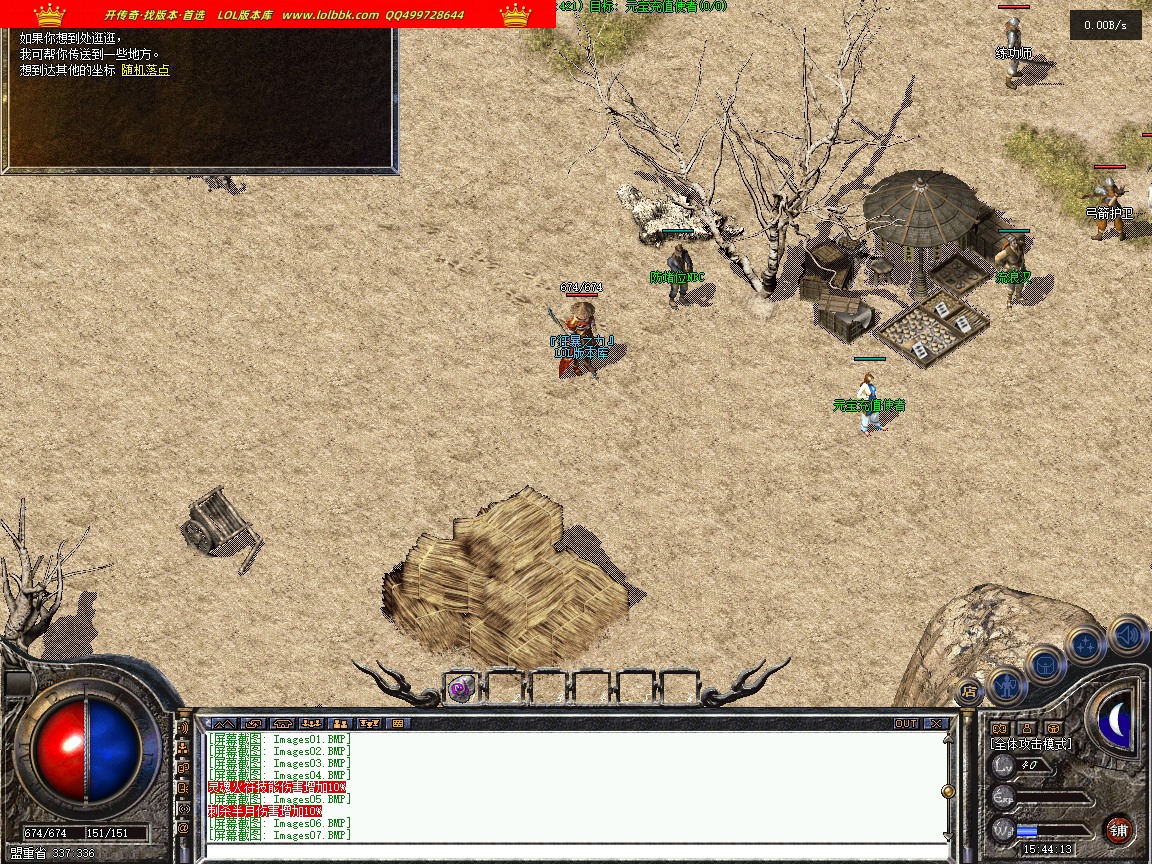Click the two-people group icon on chat toolbar
Viewport: 1152px width, 864px height.
coord(339,723)
